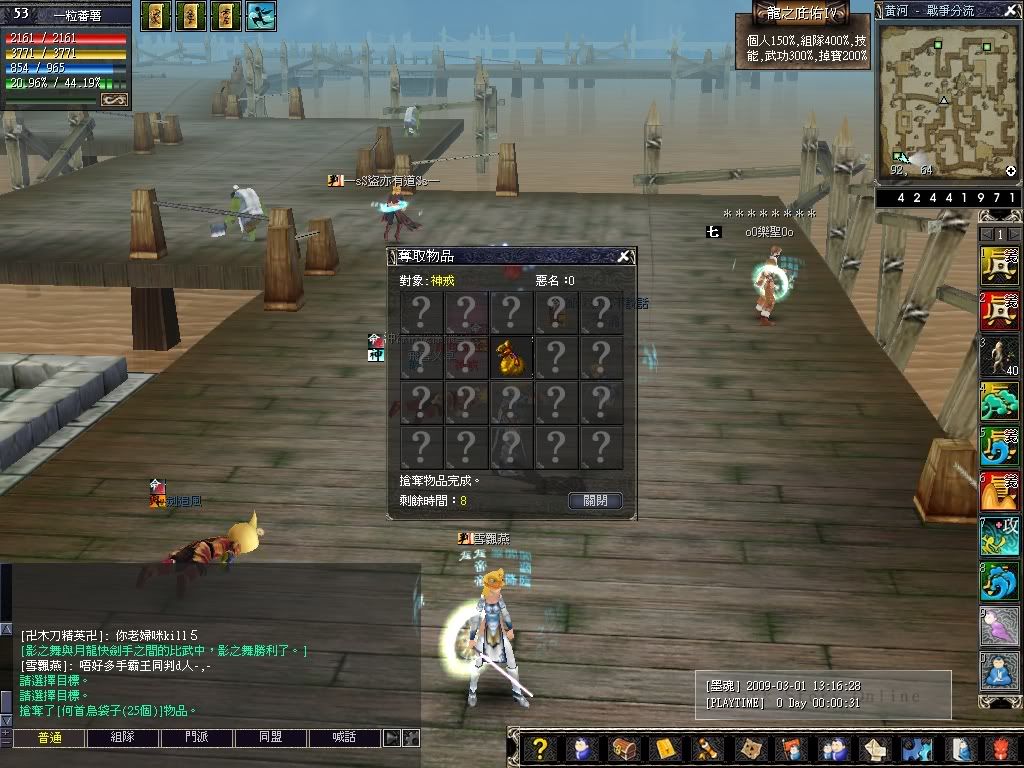
Task: Switch to the 普通 chat tab
Action: pyautogui.click(x=50, y=738)
